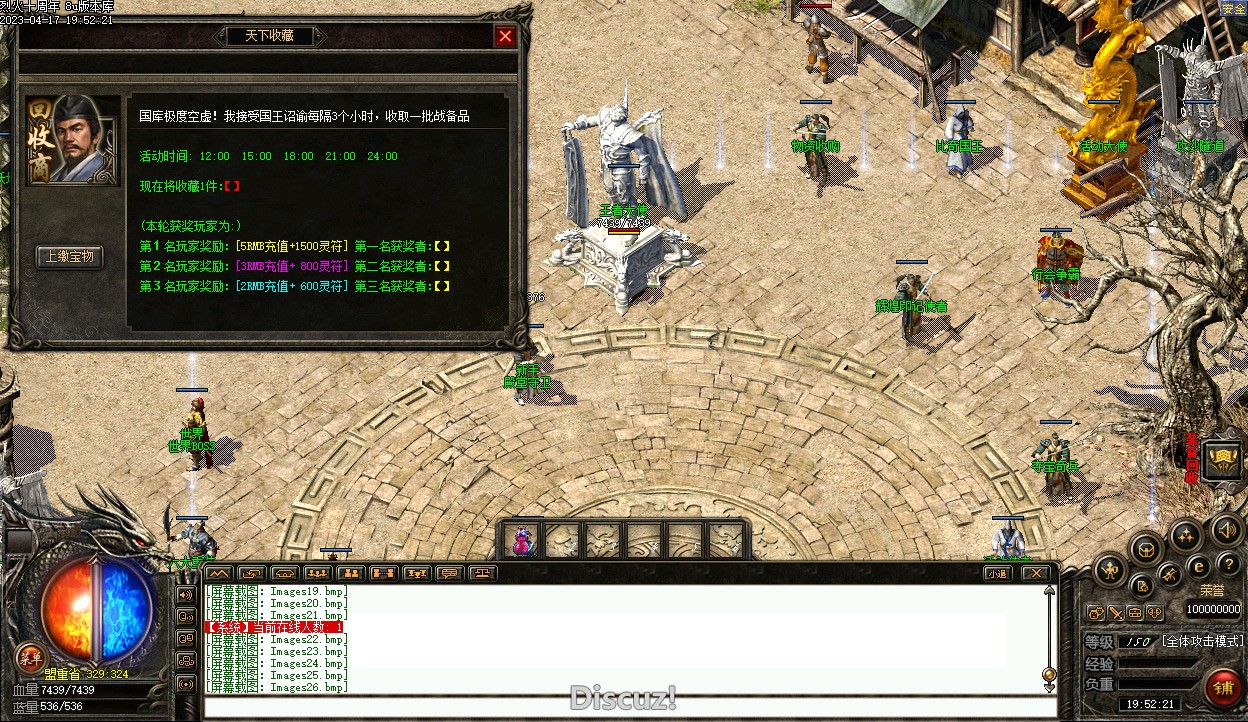The image size is (1248, 722).
Task: Open the skills sparkle icon
Action: pos(1186,535)
